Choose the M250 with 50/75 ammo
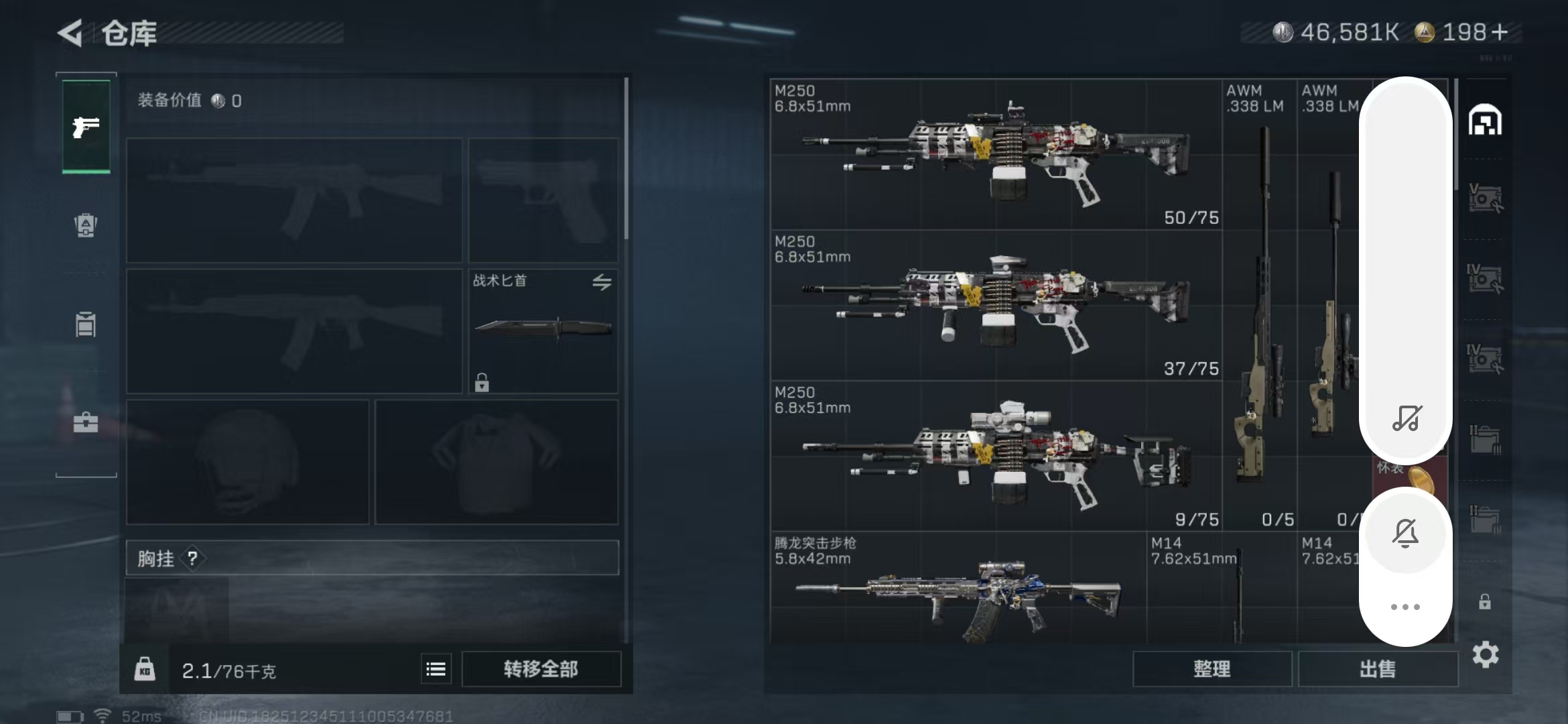 [x=996, y=154]
